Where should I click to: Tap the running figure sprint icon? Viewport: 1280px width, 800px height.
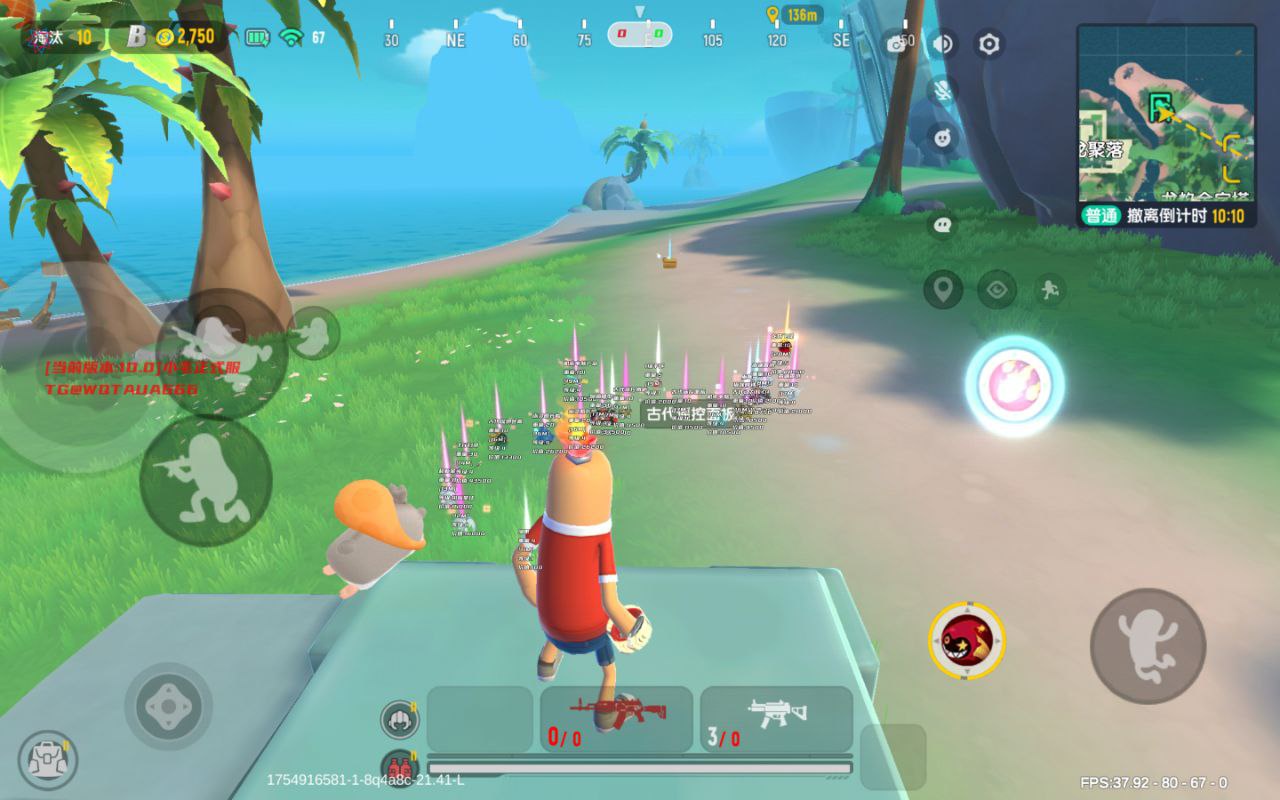(x=1049, y=290)
